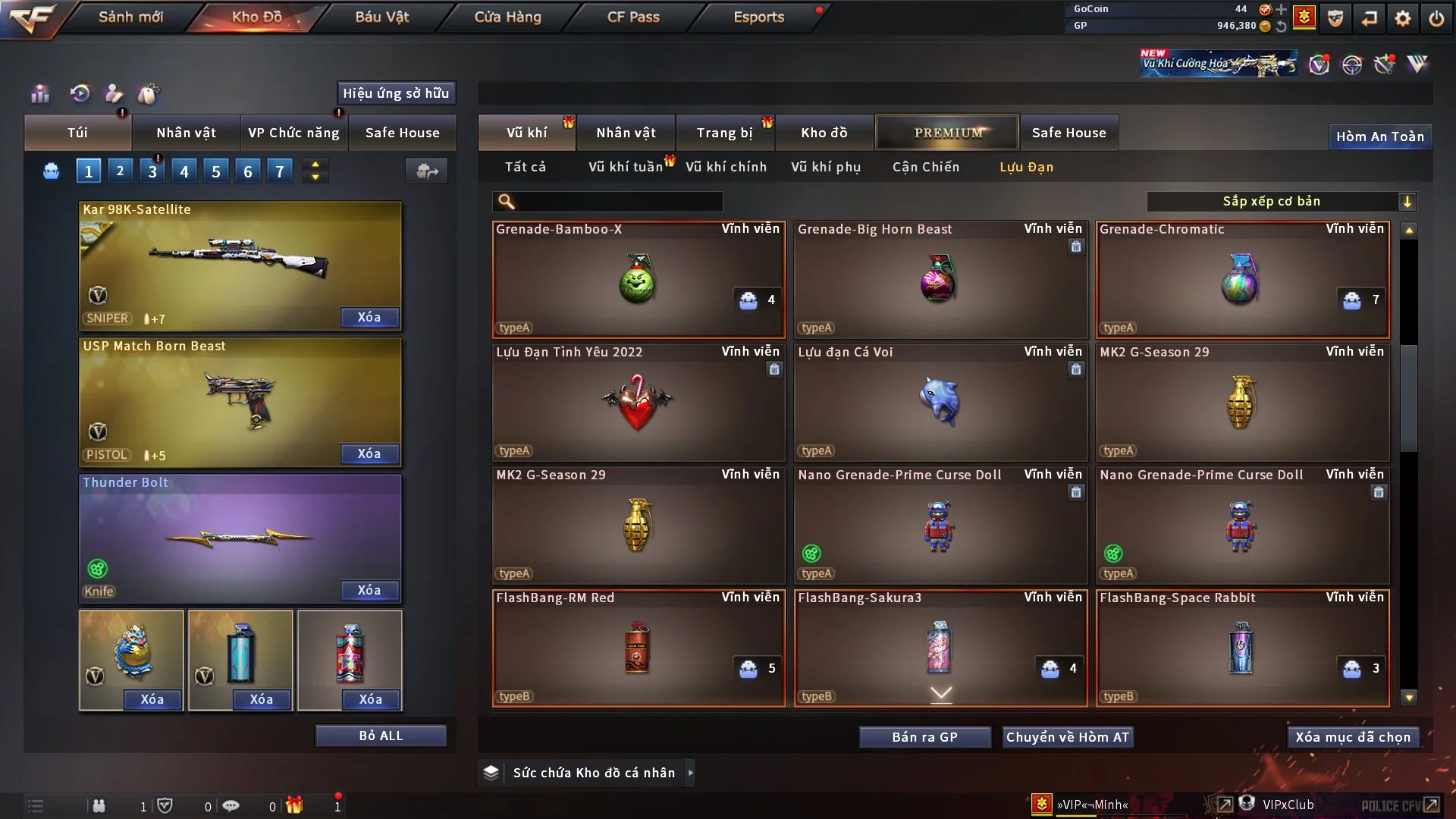Screen dimensions: 1456x819
Task: Open the Cửa Hàng shop menu
Action: click(x=507, y=17)
